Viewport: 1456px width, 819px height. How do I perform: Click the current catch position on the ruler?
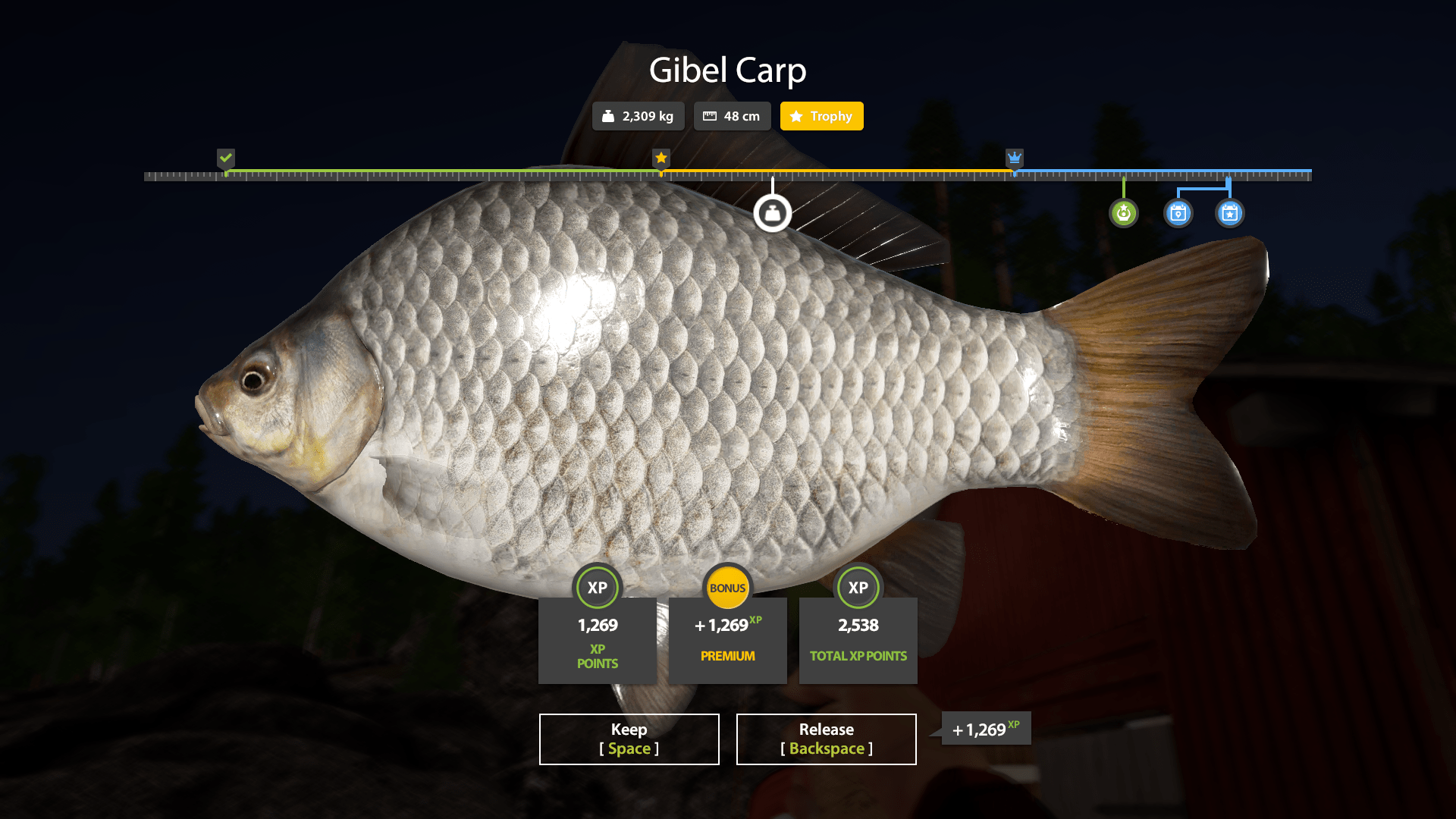point(773,175)
